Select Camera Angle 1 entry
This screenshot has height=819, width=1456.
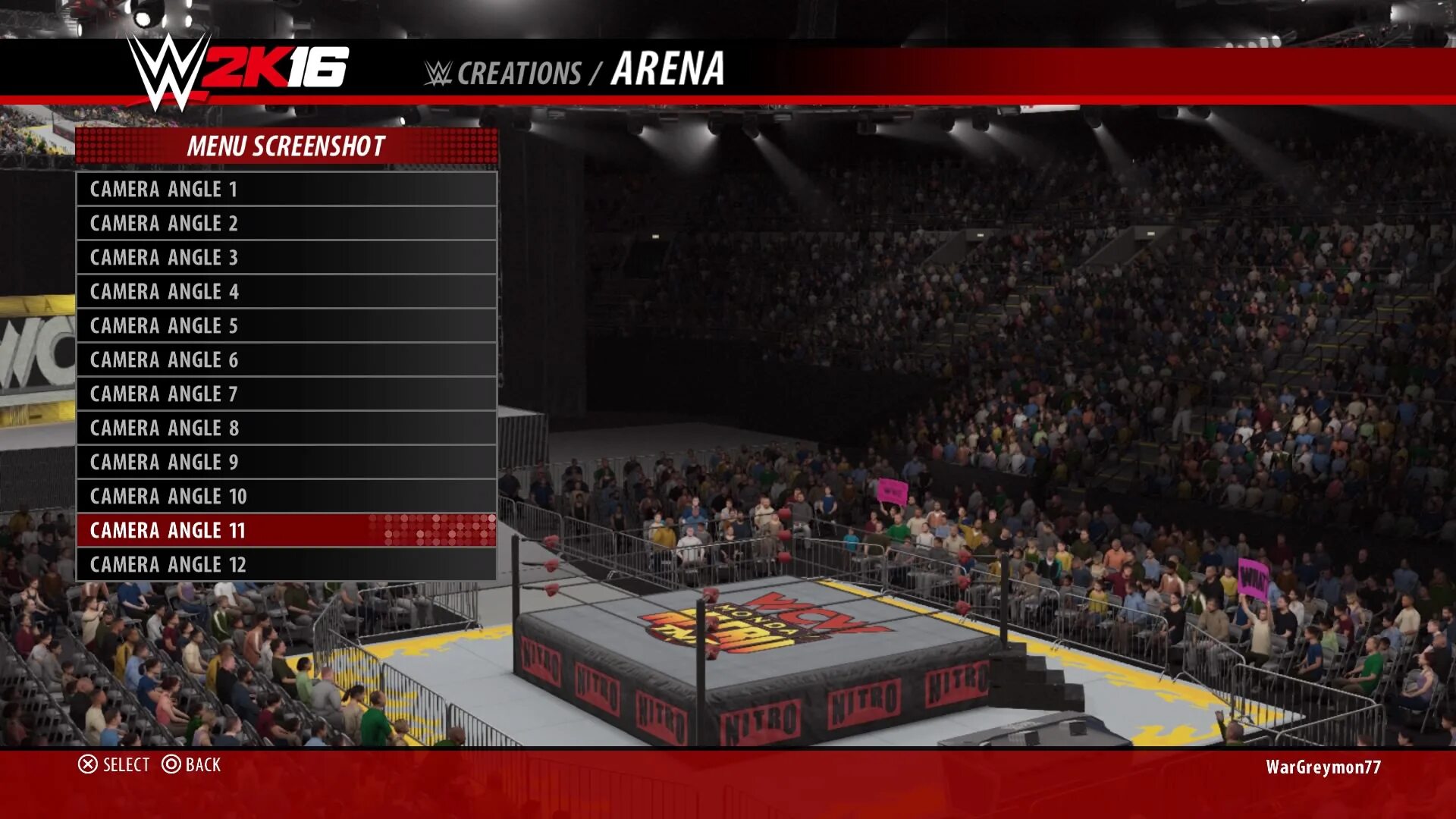point(286,189)
